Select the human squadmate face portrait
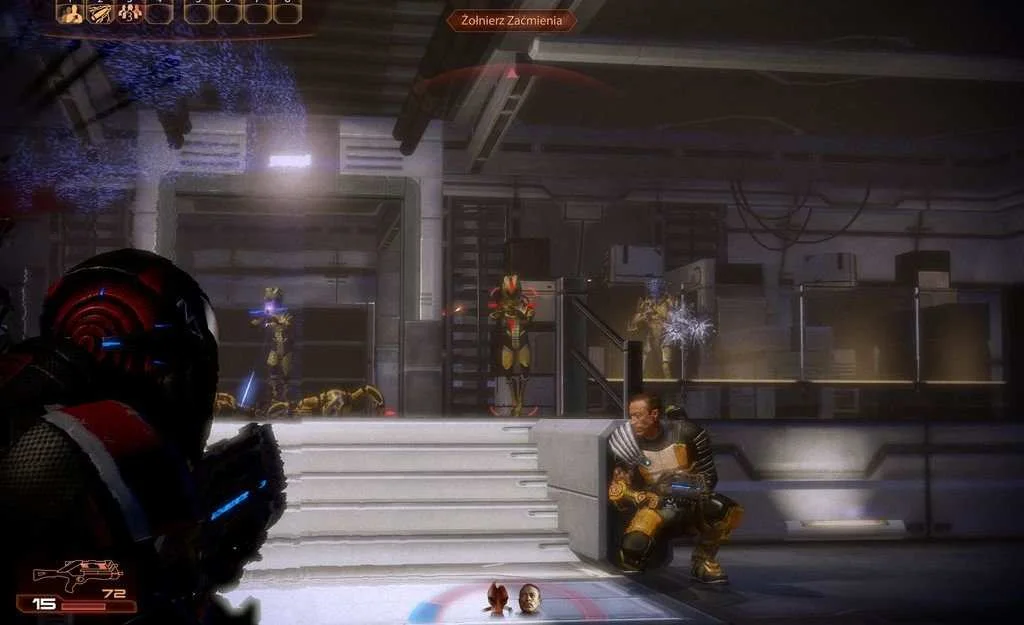This screenshot has width=1024, height=625. (528, 598)
